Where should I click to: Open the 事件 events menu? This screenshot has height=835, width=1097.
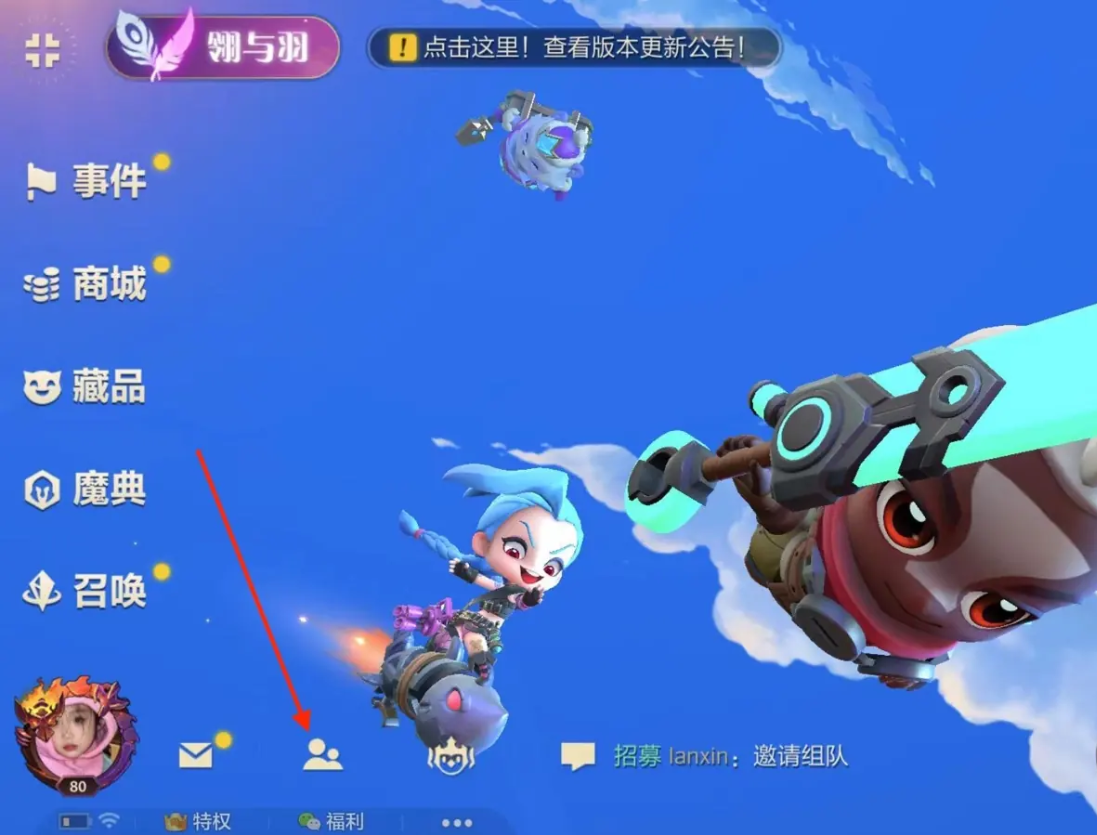pos(88,182)
